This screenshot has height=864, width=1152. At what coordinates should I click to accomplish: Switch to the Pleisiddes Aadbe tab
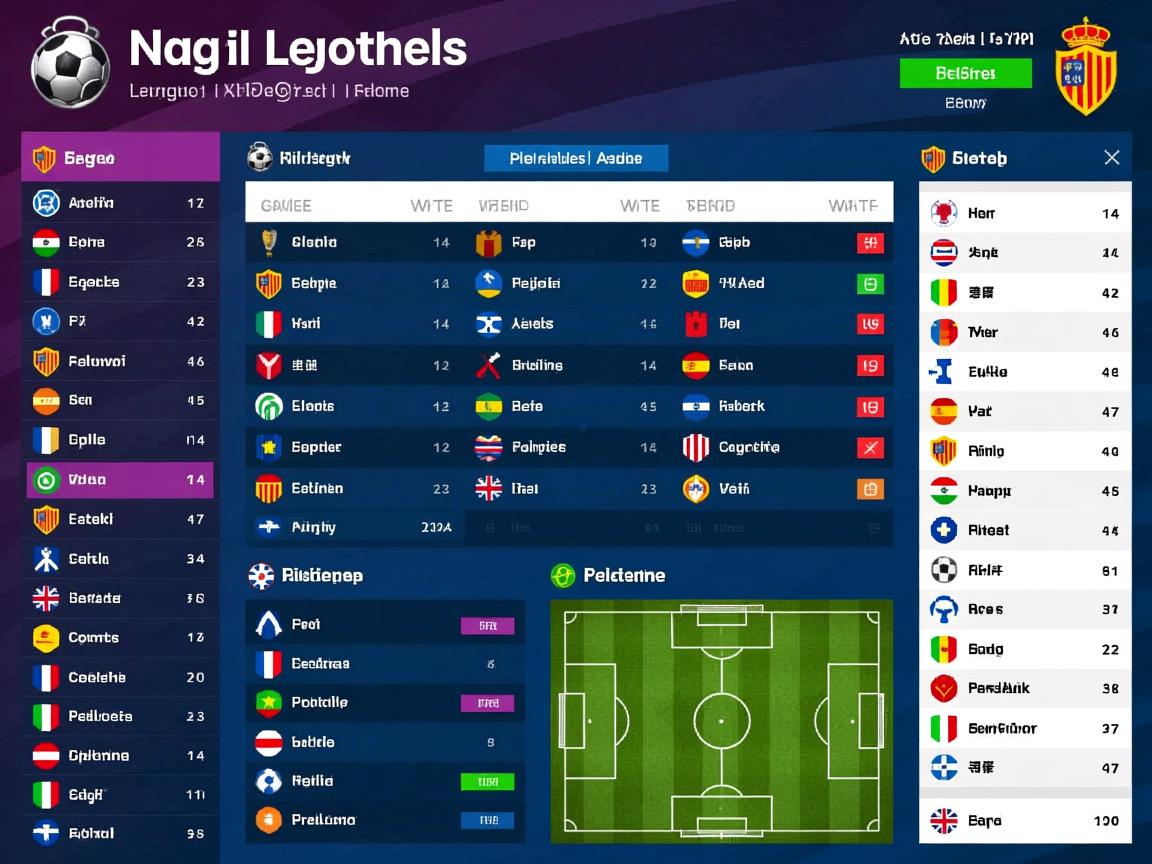coord(575,158)
